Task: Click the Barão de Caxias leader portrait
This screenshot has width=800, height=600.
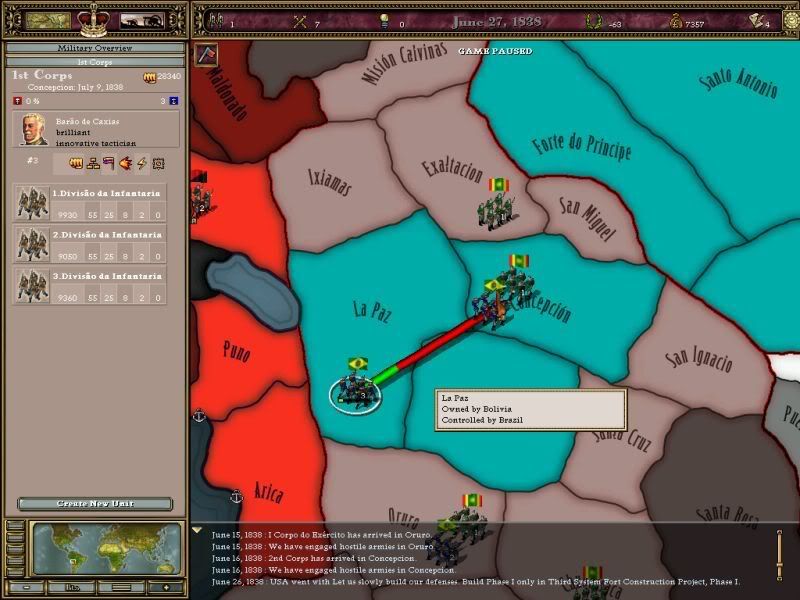Action: point(32,130)
